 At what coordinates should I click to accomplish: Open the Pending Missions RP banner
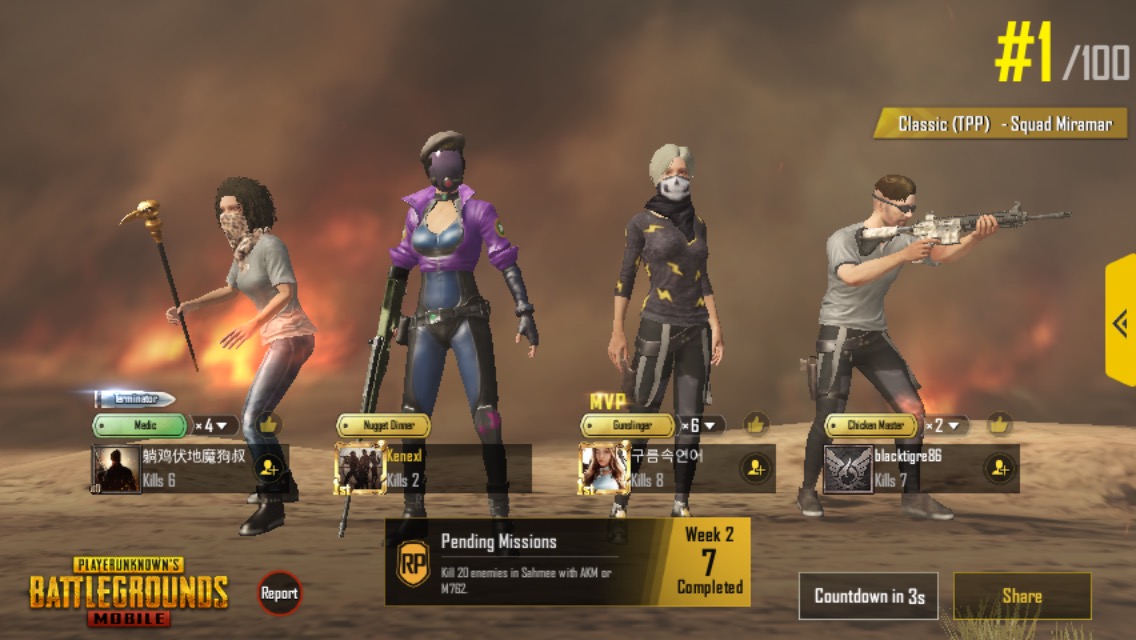click(x=567, y=561)
